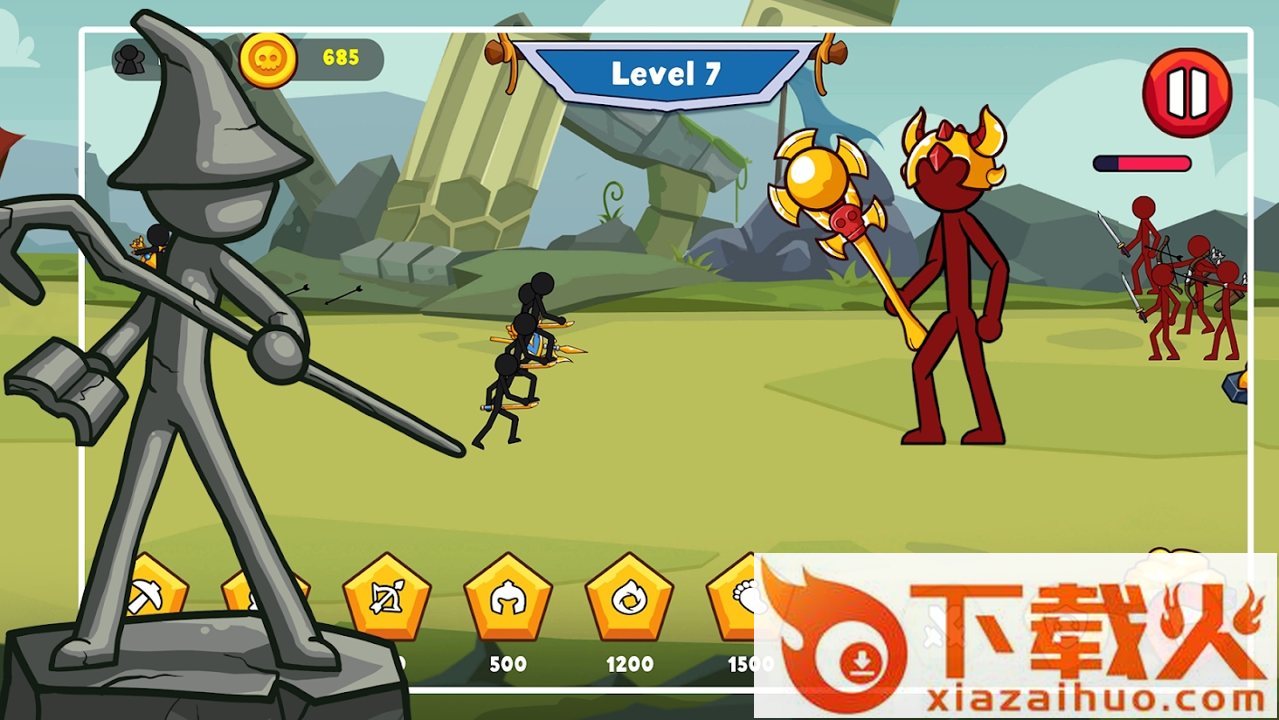Pause the game with the red button
This screenshot has width=1279, height=720.
coord(1187,93)
